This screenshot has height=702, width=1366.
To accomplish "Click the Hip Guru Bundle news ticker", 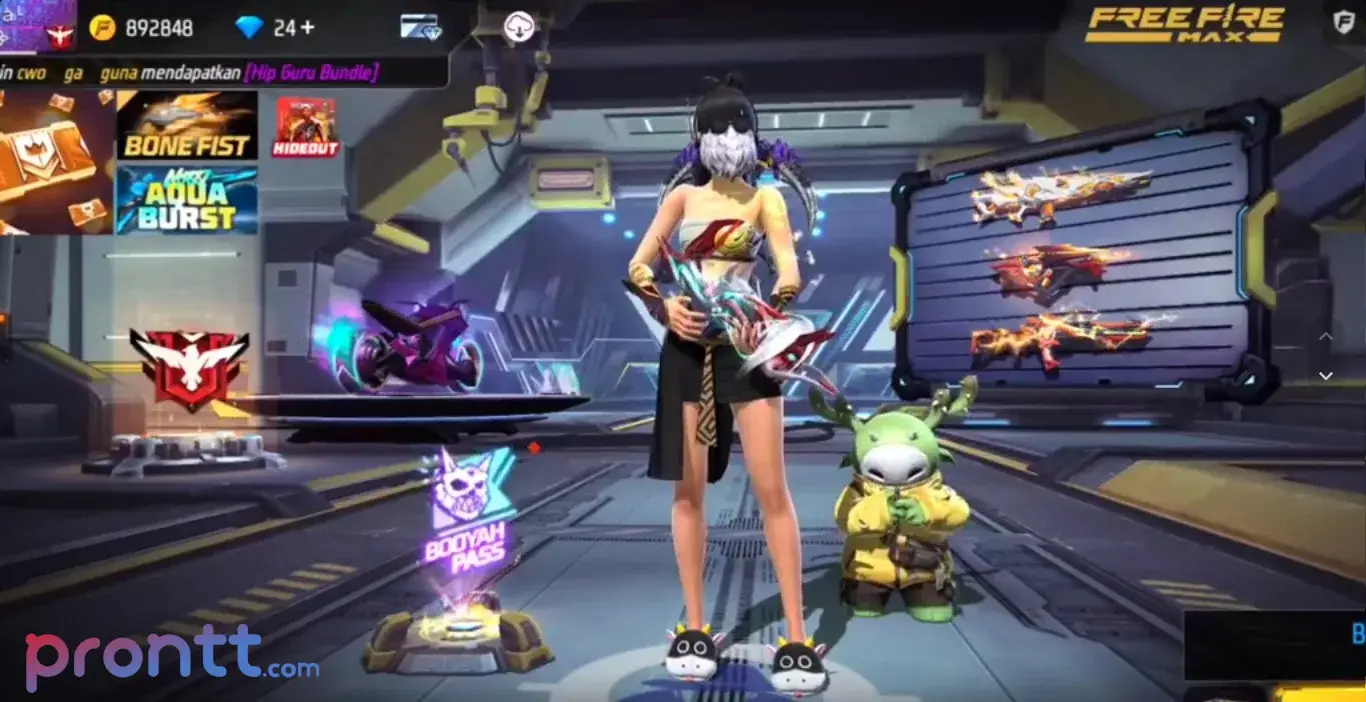I will 218,72.
